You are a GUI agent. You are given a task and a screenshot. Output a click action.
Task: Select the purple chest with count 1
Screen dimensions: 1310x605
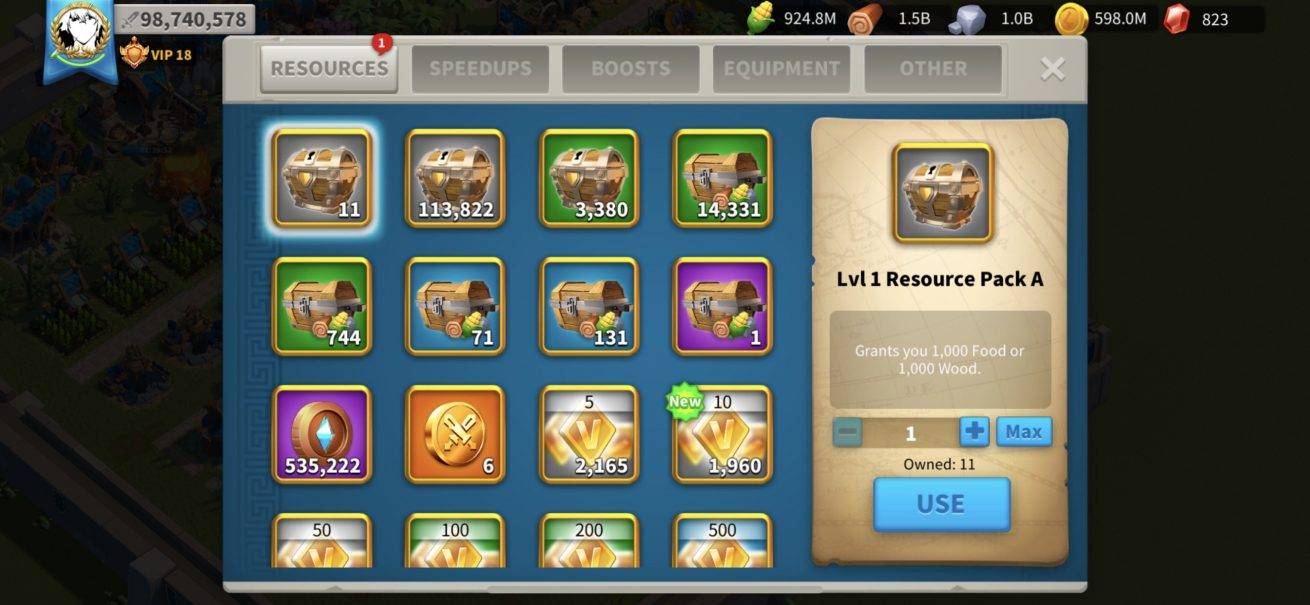coord(723,306)
